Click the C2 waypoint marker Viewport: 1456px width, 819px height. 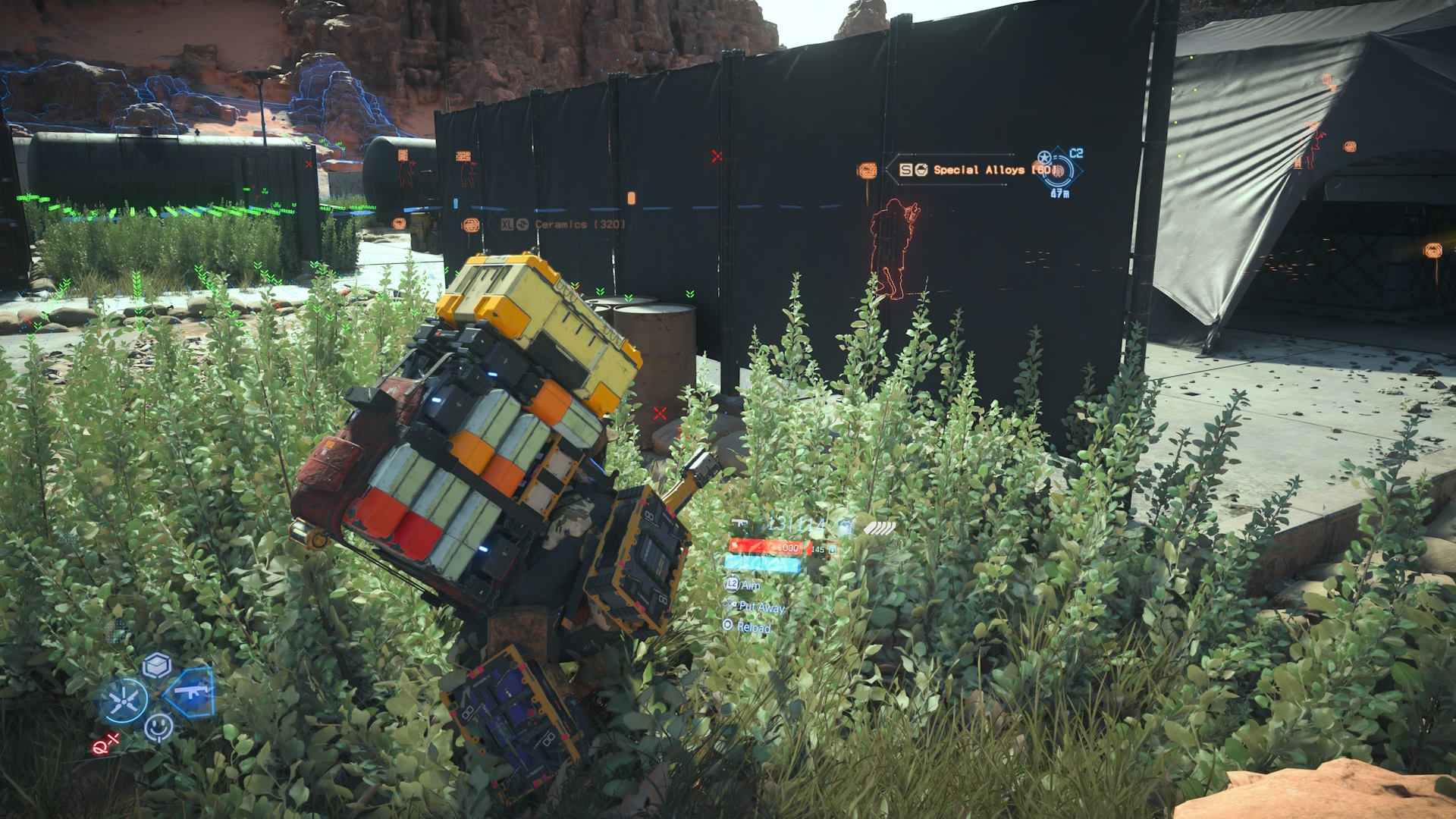point(1059,168)
